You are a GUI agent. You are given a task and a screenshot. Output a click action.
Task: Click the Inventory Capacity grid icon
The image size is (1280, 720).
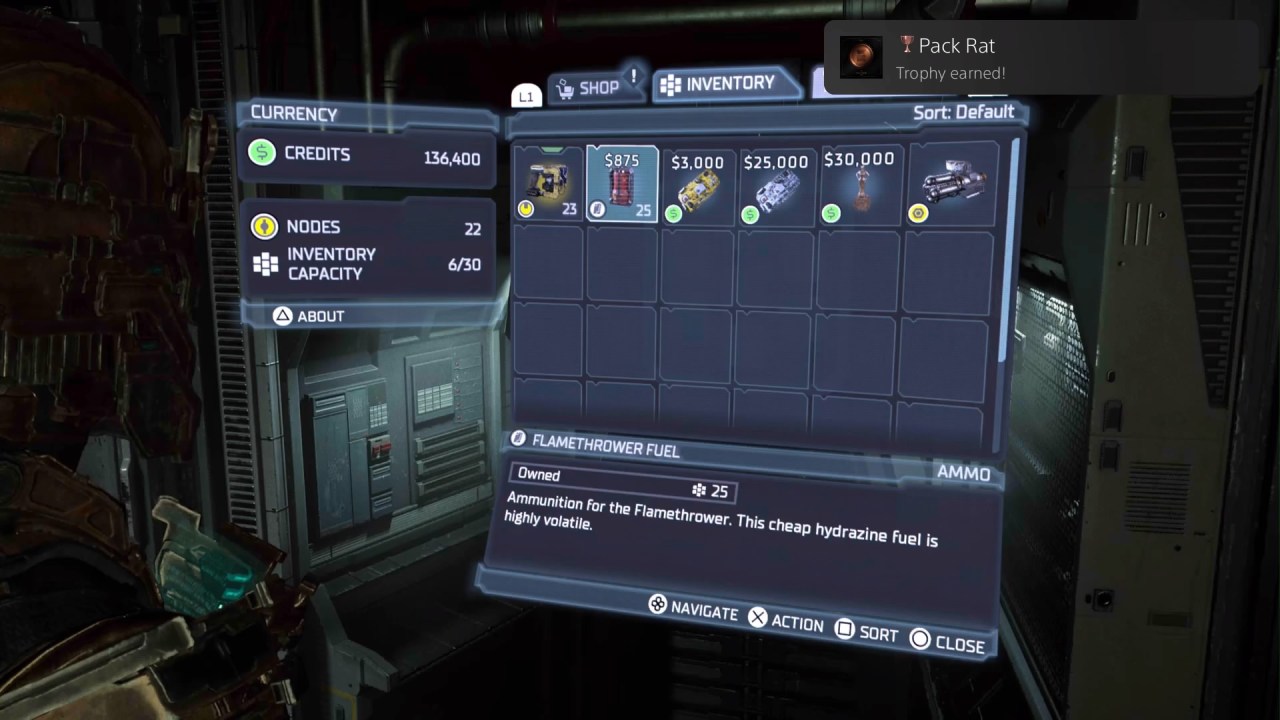[x=266, y=263]
